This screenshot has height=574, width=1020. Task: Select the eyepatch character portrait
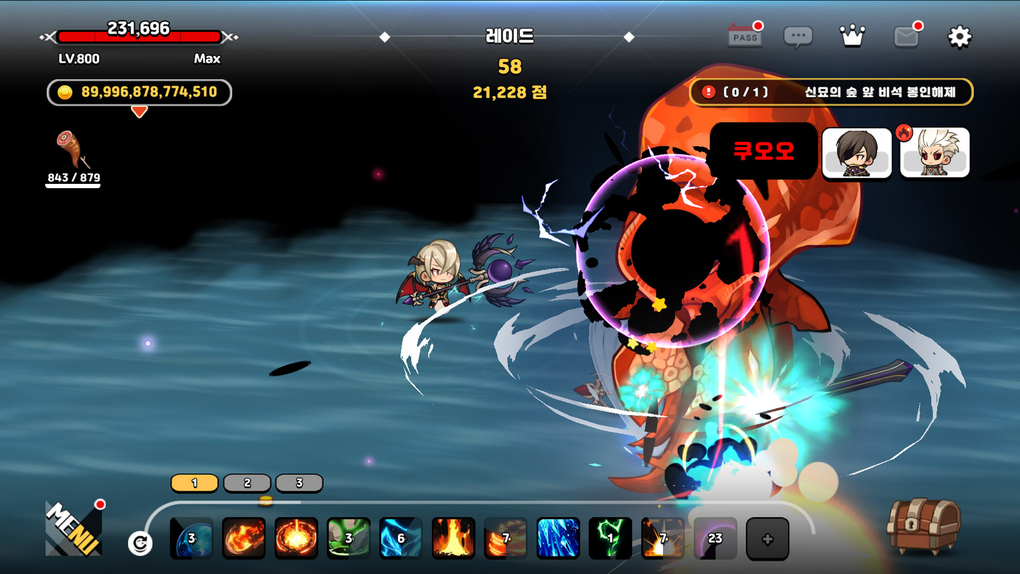tap(857, 153)
